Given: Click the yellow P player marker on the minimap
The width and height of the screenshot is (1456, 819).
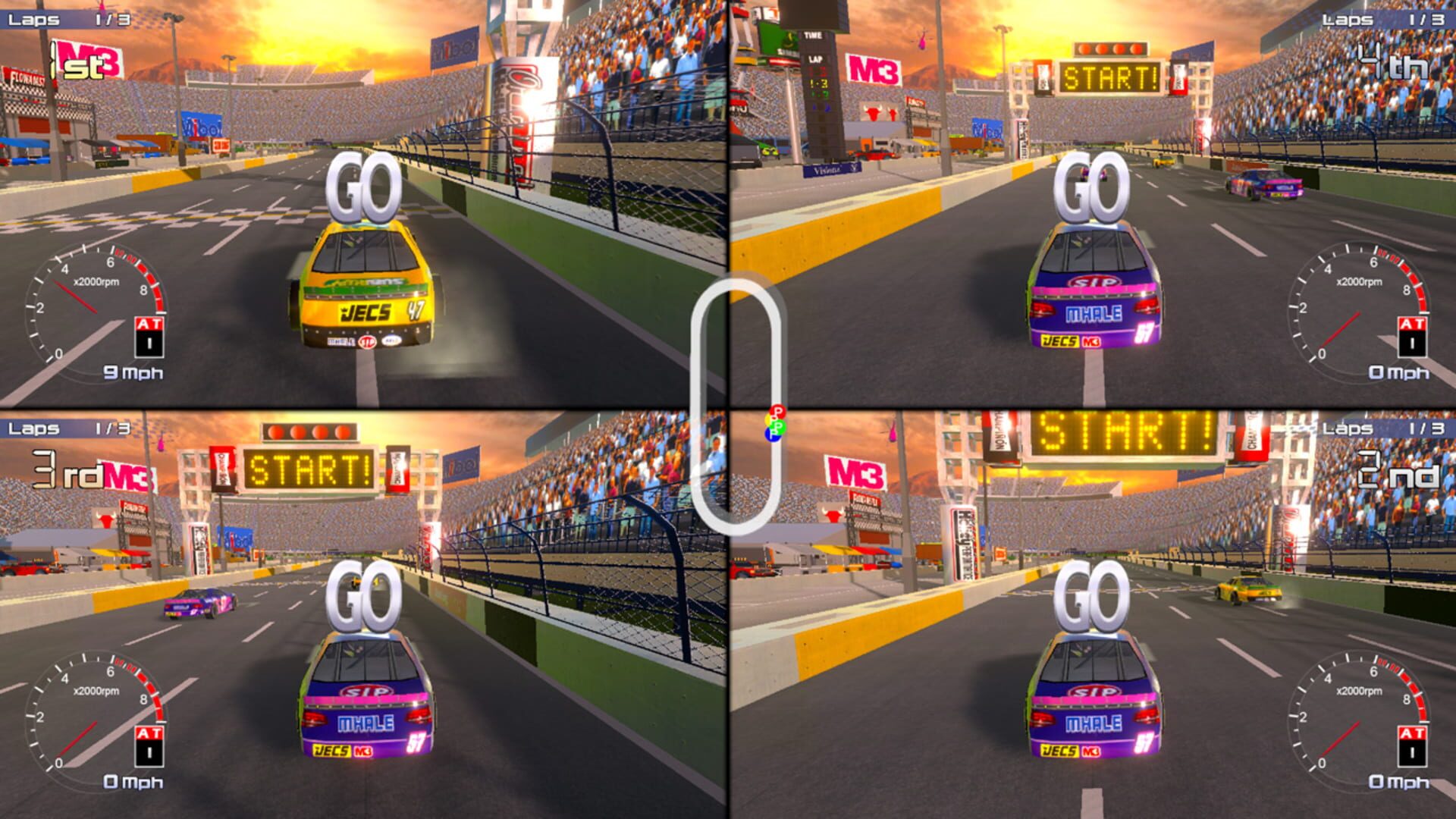Looking at the screenshot, I should tap(768, 419).
